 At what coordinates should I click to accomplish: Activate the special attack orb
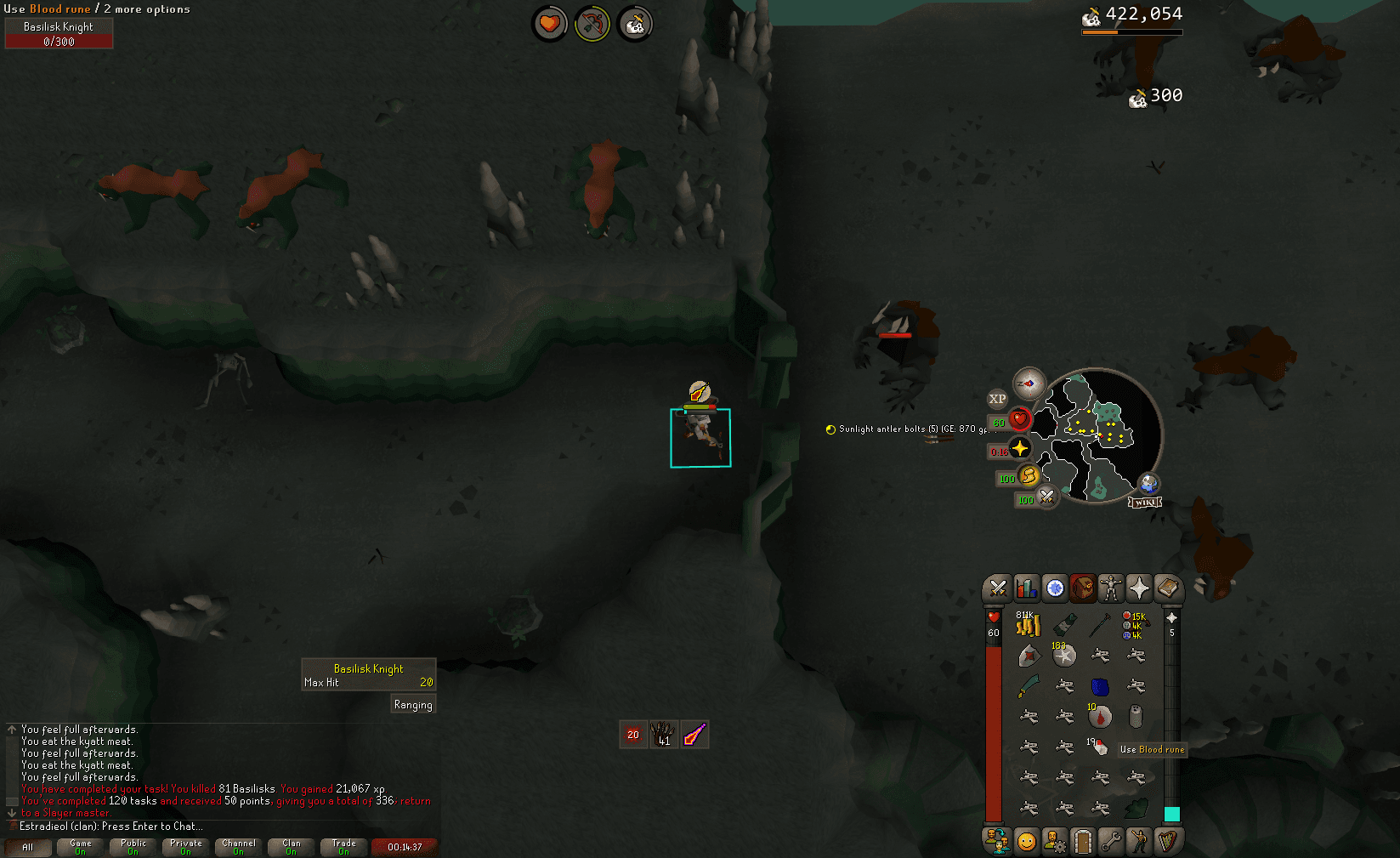coord(1047,497)
